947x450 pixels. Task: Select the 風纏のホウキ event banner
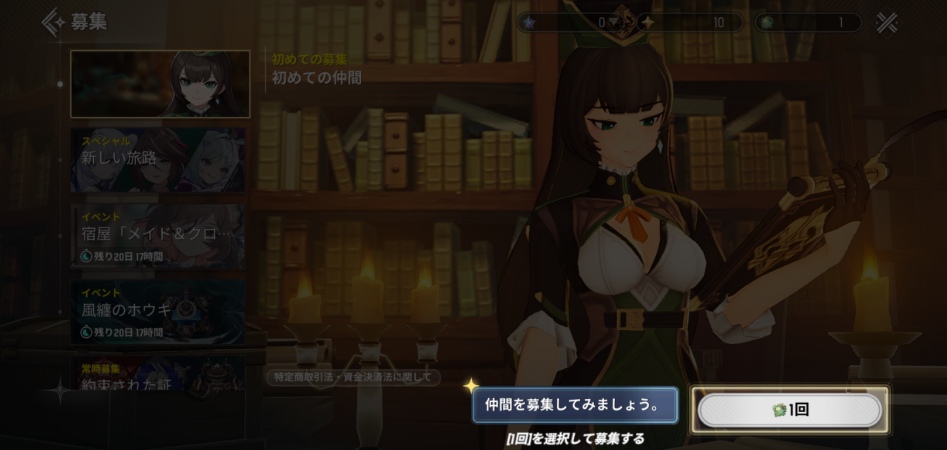(158, 311)
